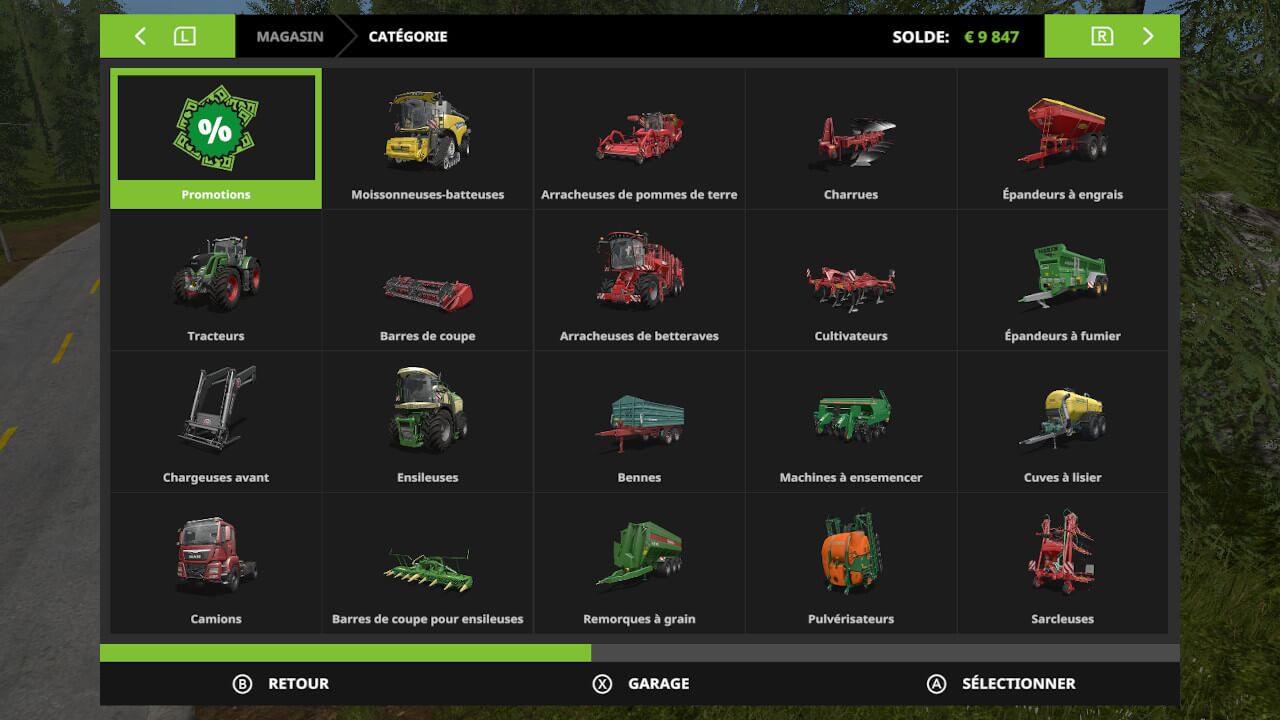The width and height of the screenshot is (1280, 720).
Task: Go to the next shop page arrow
Action: pos(1147,37)
